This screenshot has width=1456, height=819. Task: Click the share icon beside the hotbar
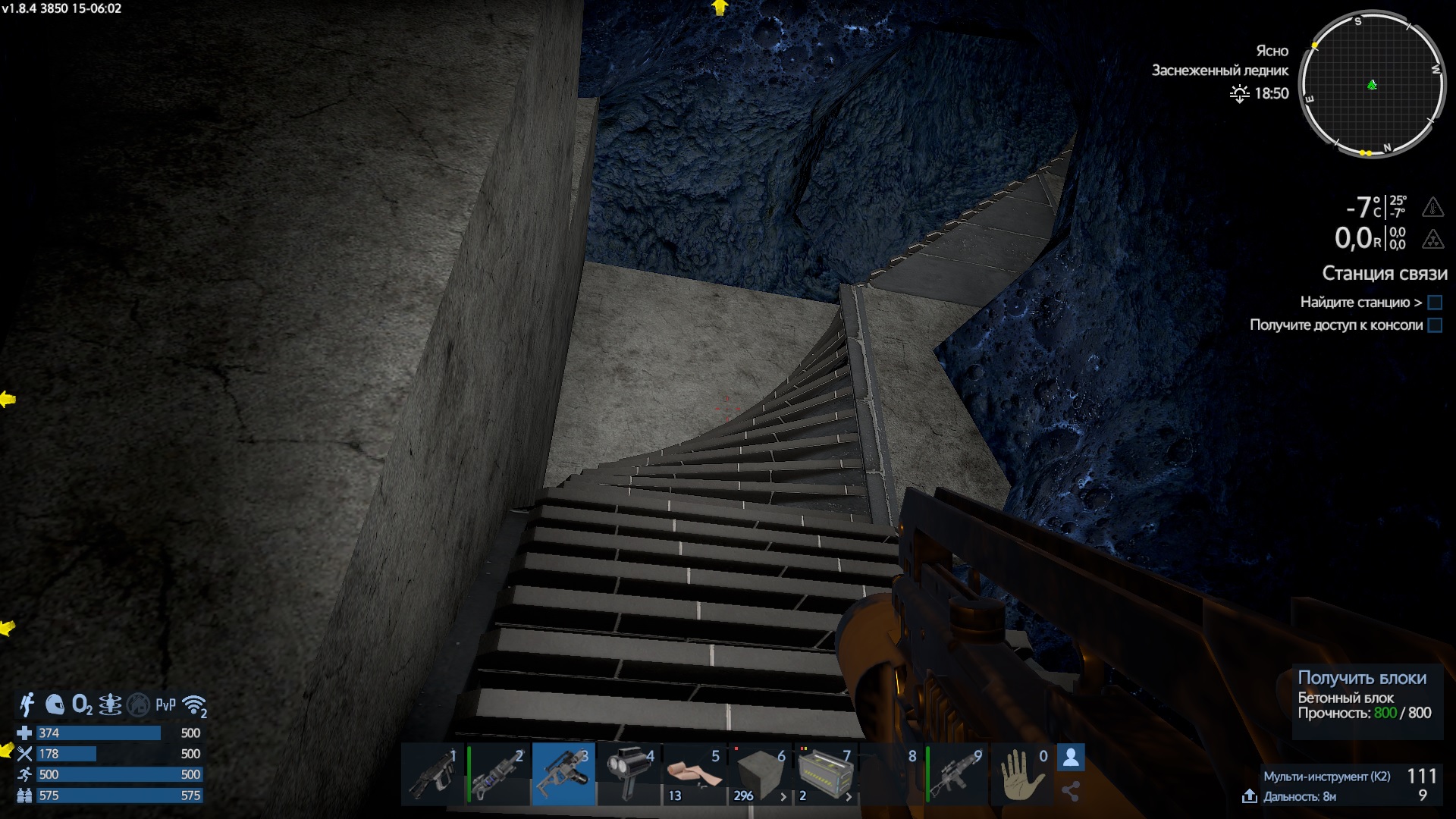1071,792
